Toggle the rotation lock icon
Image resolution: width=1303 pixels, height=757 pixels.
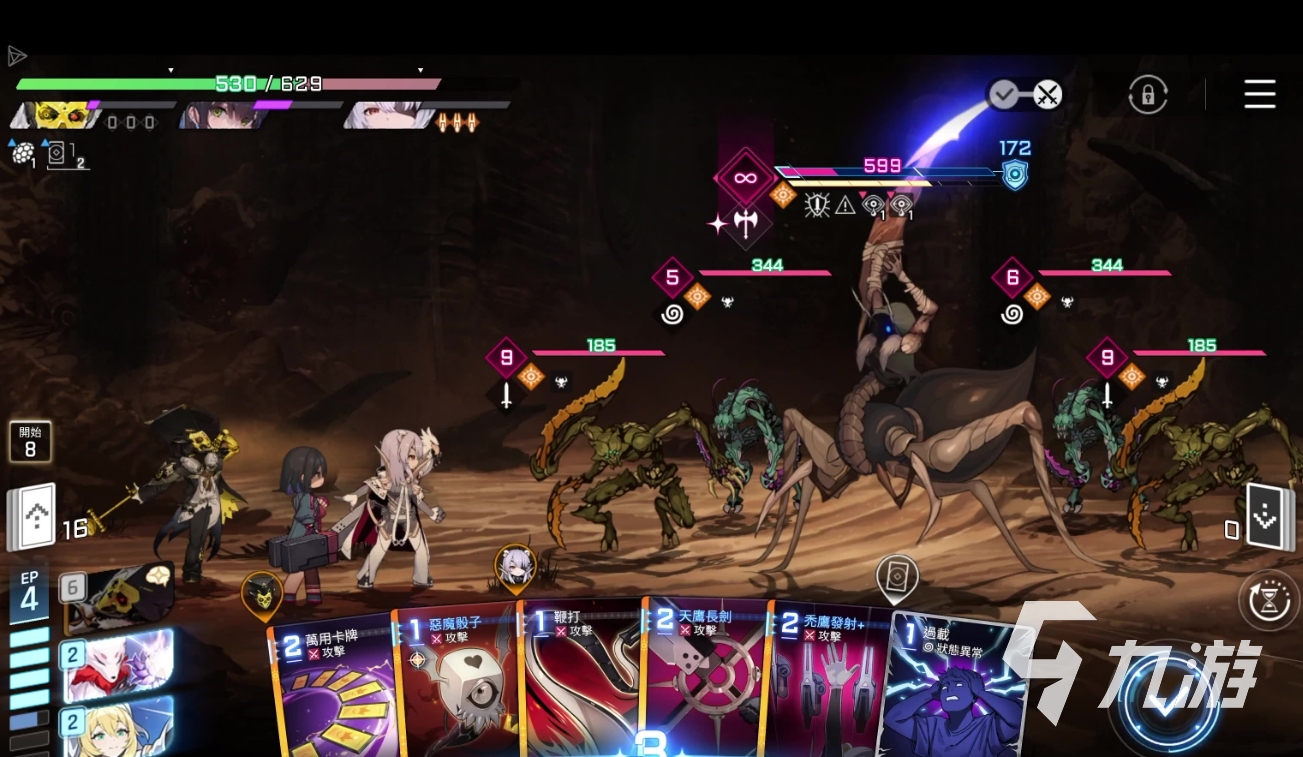pos(1148,95)
